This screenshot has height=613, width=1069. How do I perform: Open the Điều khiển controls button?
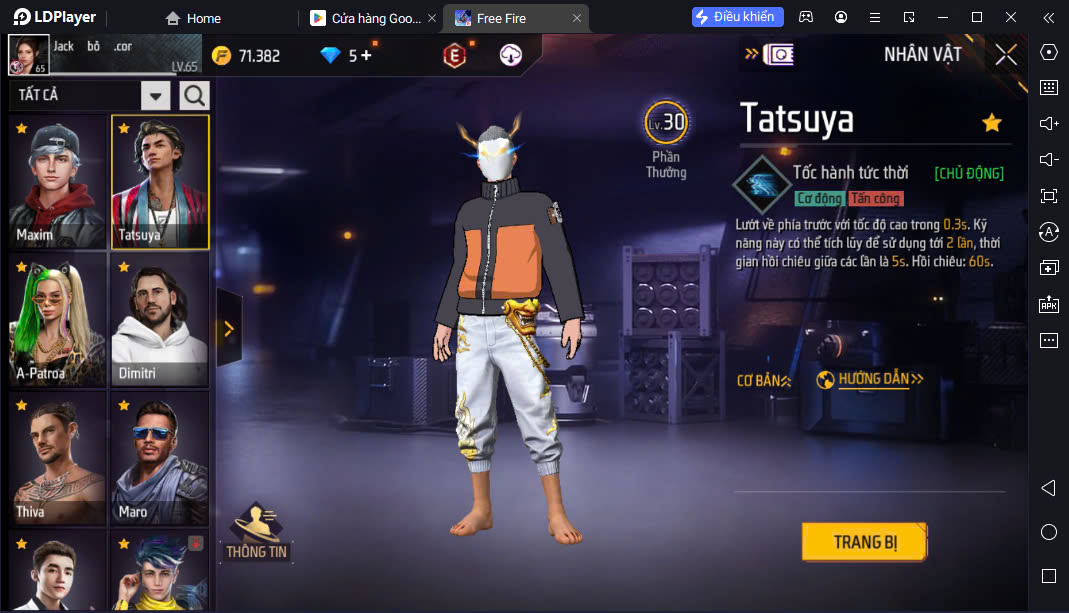point(738,17)
